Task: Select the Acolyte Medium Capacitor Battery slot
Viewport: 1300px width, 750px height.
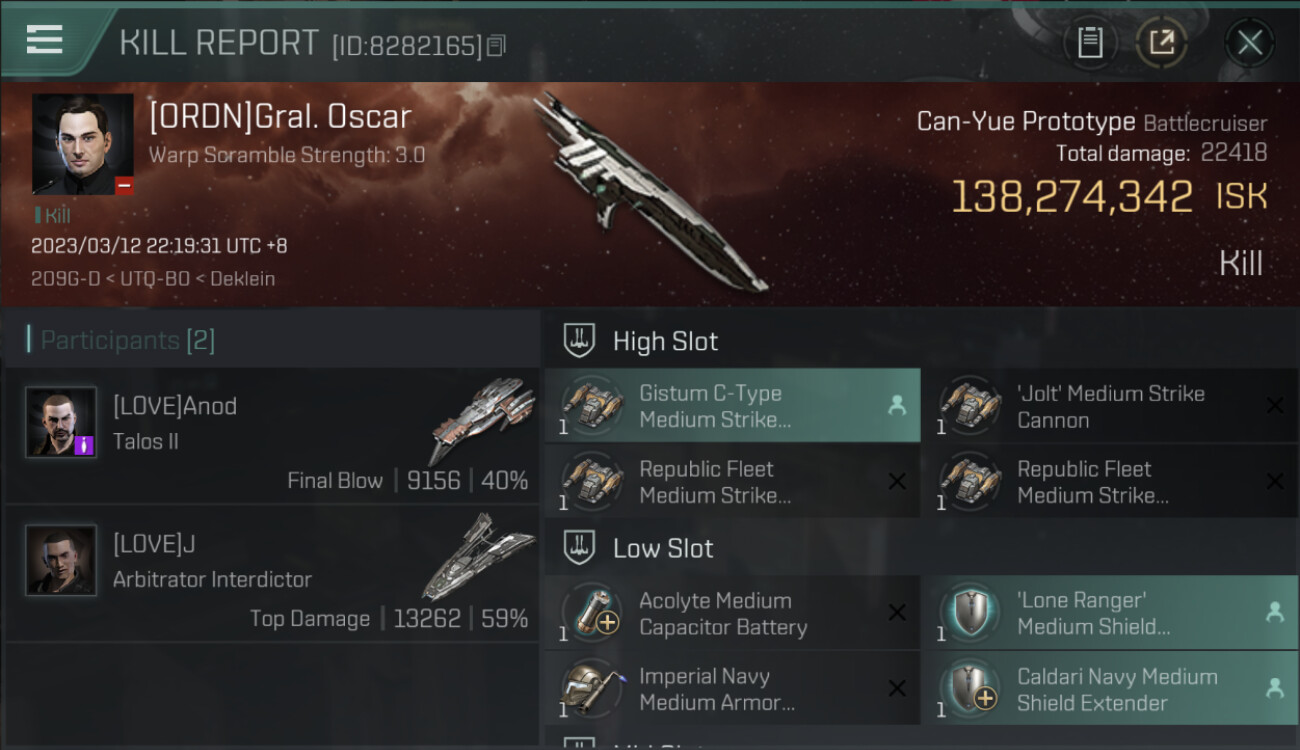Action: (732, 613)
